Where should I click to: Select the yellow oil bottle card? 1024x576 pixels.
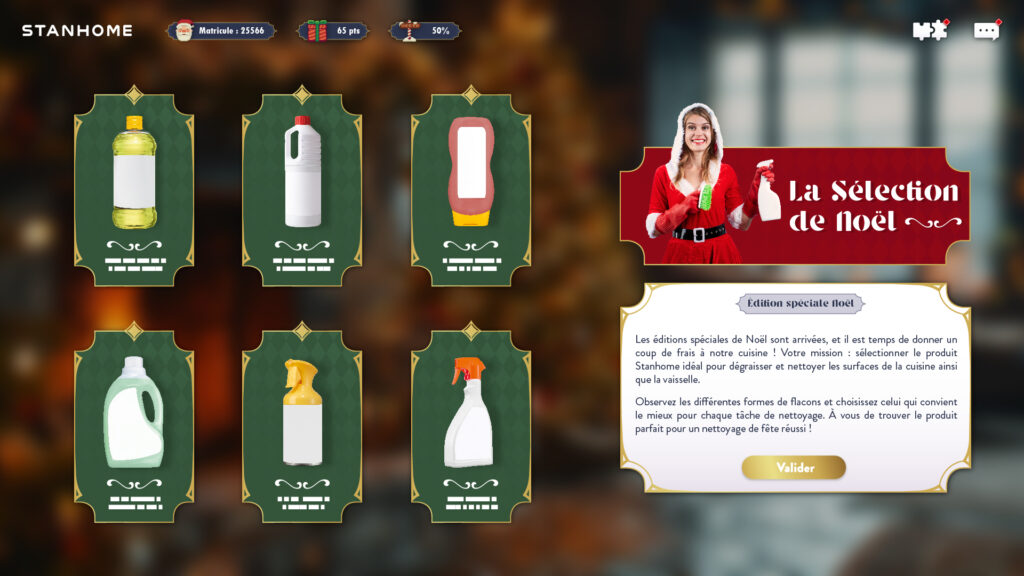tap(134, 189)
